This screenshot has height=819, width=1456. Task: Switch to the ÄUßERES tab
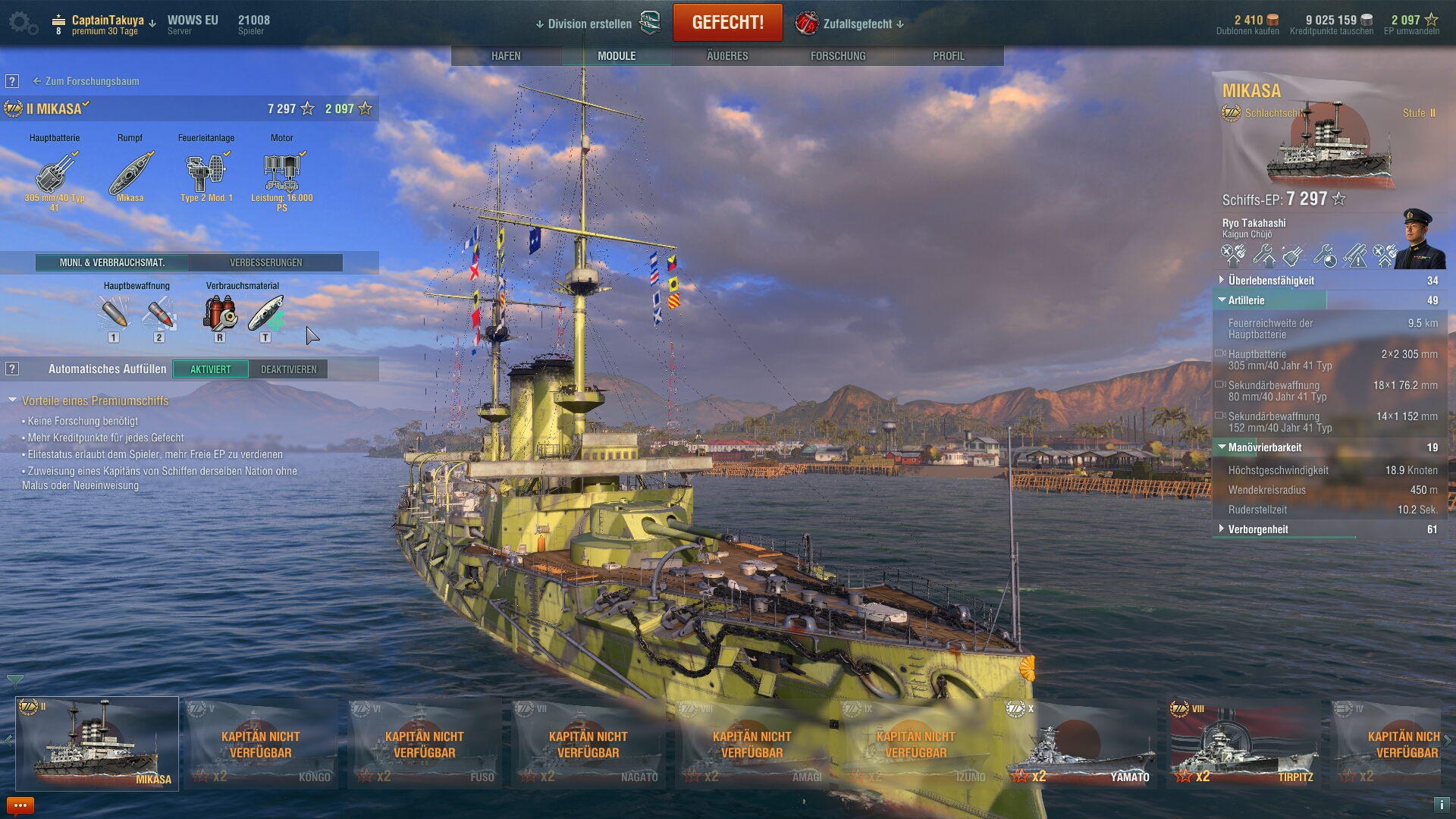tap(727, 56)
